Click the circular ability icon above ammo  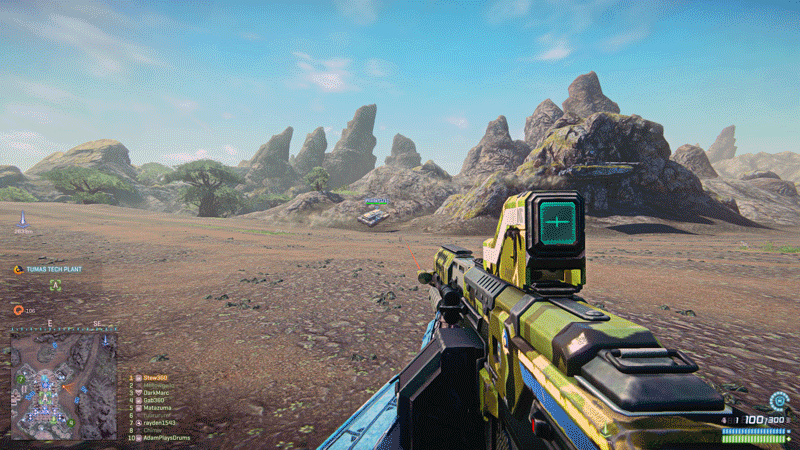point(778,401)
